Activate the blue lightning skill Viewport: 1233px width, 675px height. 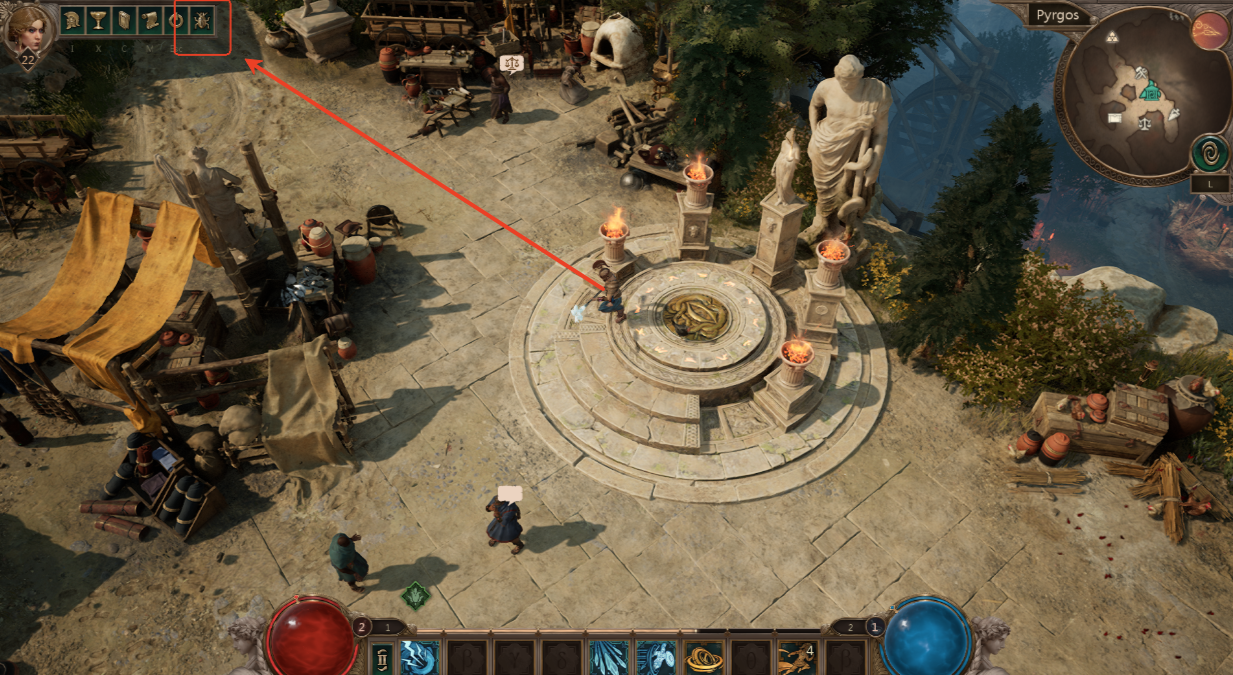tap(418, 658)
